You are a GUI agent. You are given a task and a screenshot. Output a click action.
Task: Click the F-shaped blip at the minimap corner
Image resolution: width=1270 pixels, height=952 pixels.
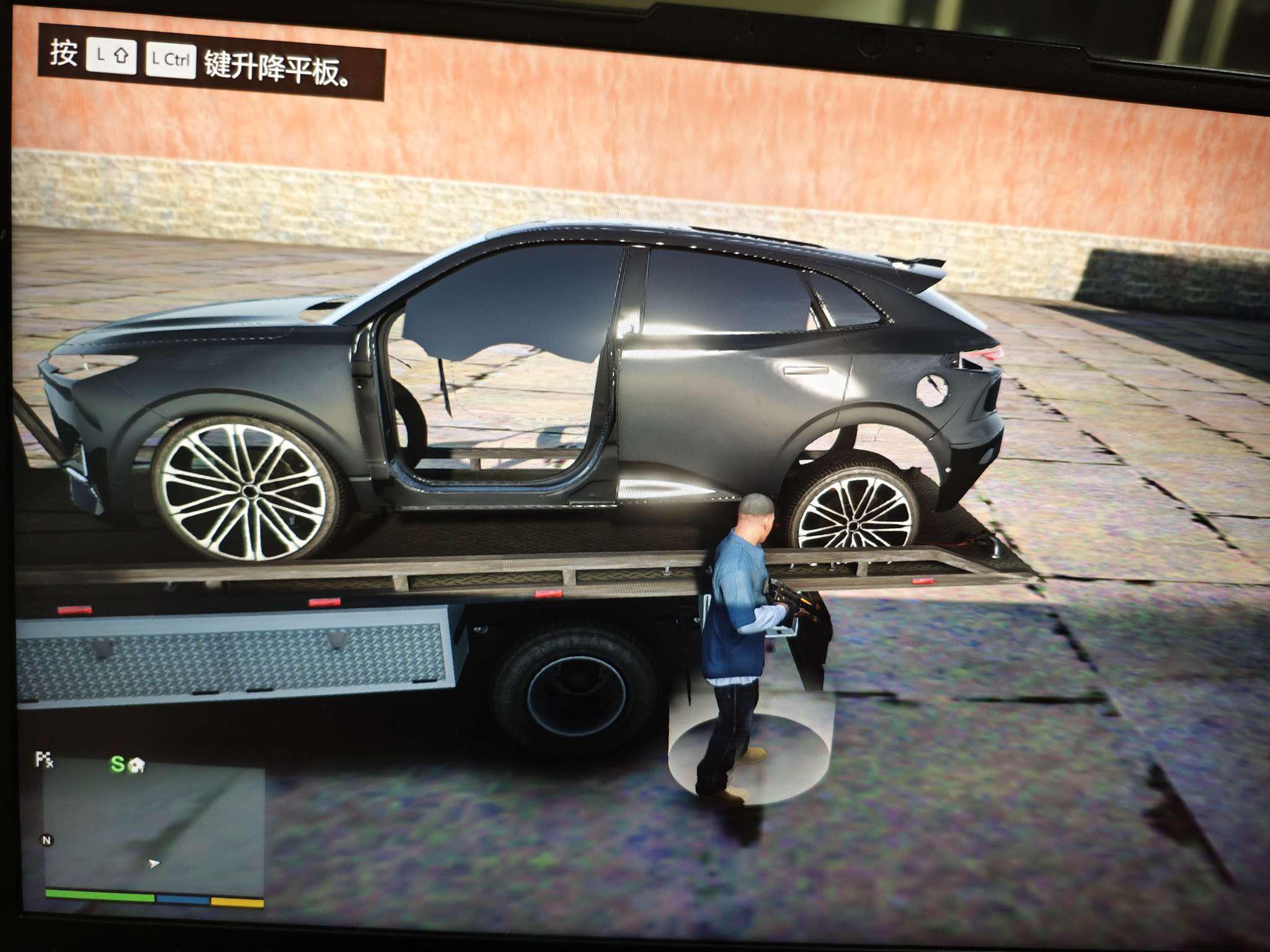coord(44,759)
